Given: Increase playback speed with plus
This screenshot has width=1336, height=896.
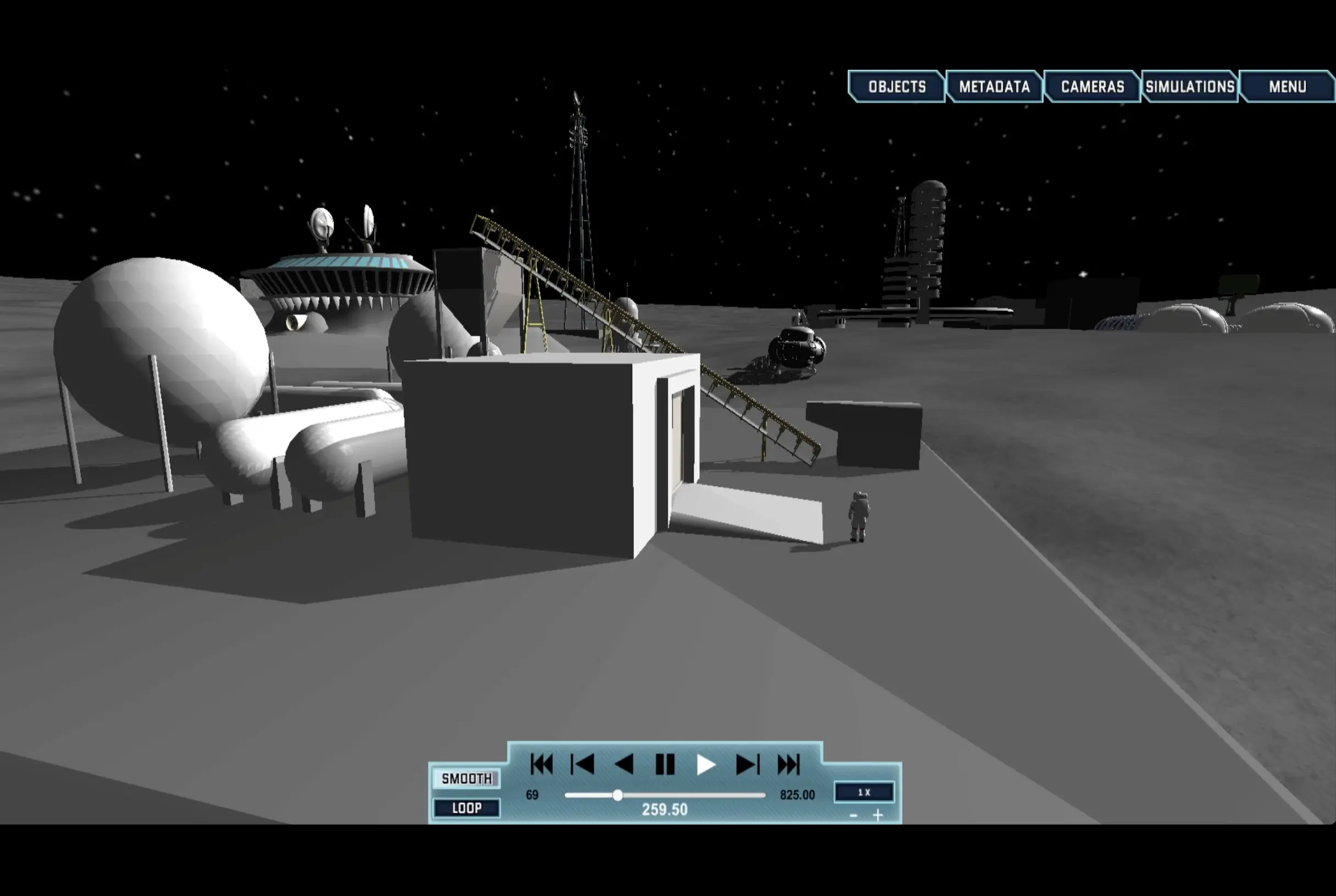Looking at the screenshot, I should point(878,815).
